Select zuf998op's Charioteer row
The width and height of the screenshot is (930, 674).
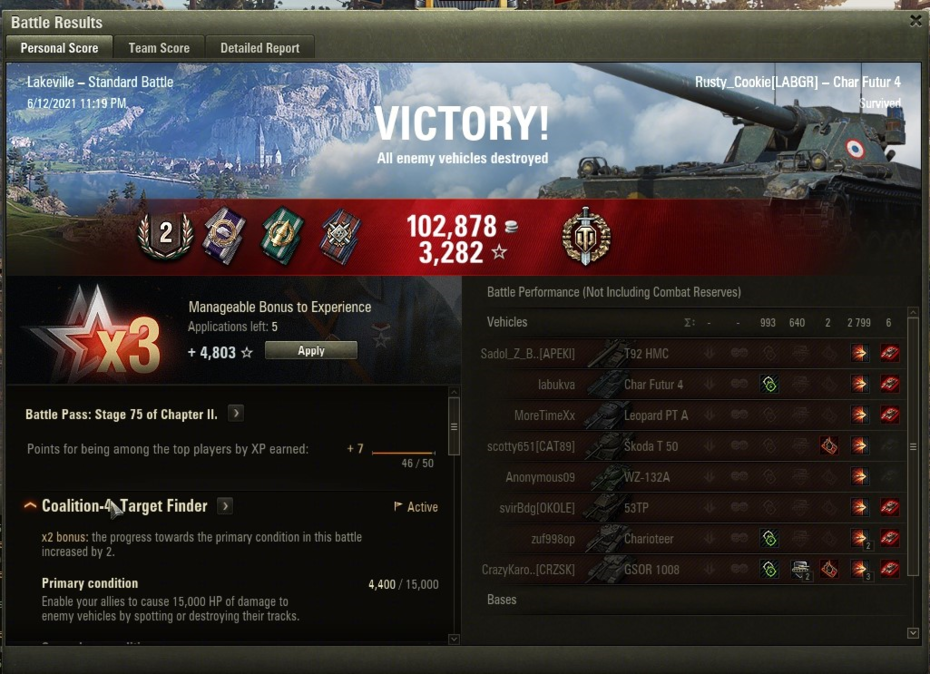pyautogui.click(x=648, y=539)
